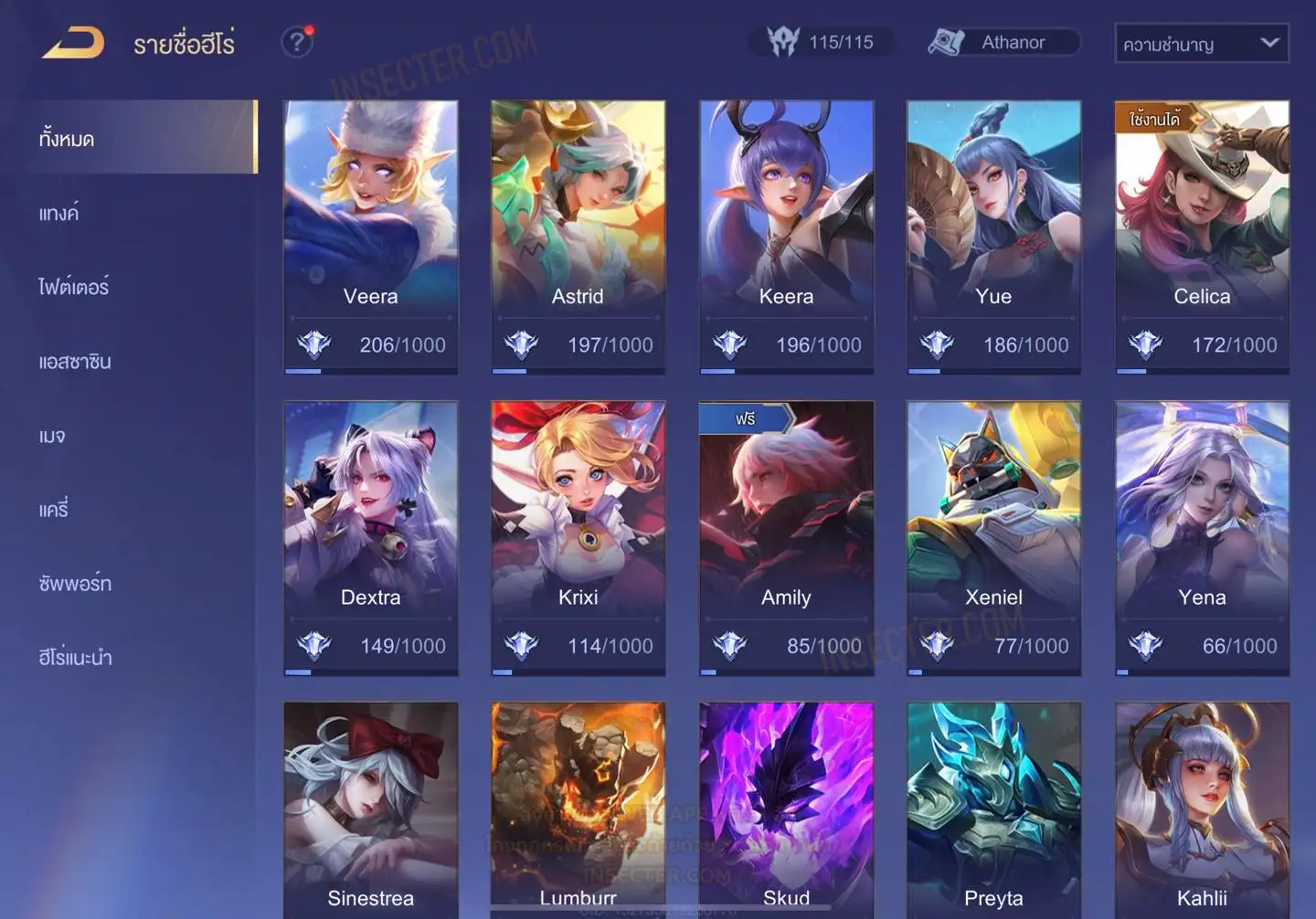The width and height of the screenshot is (1316, 919).
Task: Choose the Krixi hero card
Action: click(x=578, y=537)
